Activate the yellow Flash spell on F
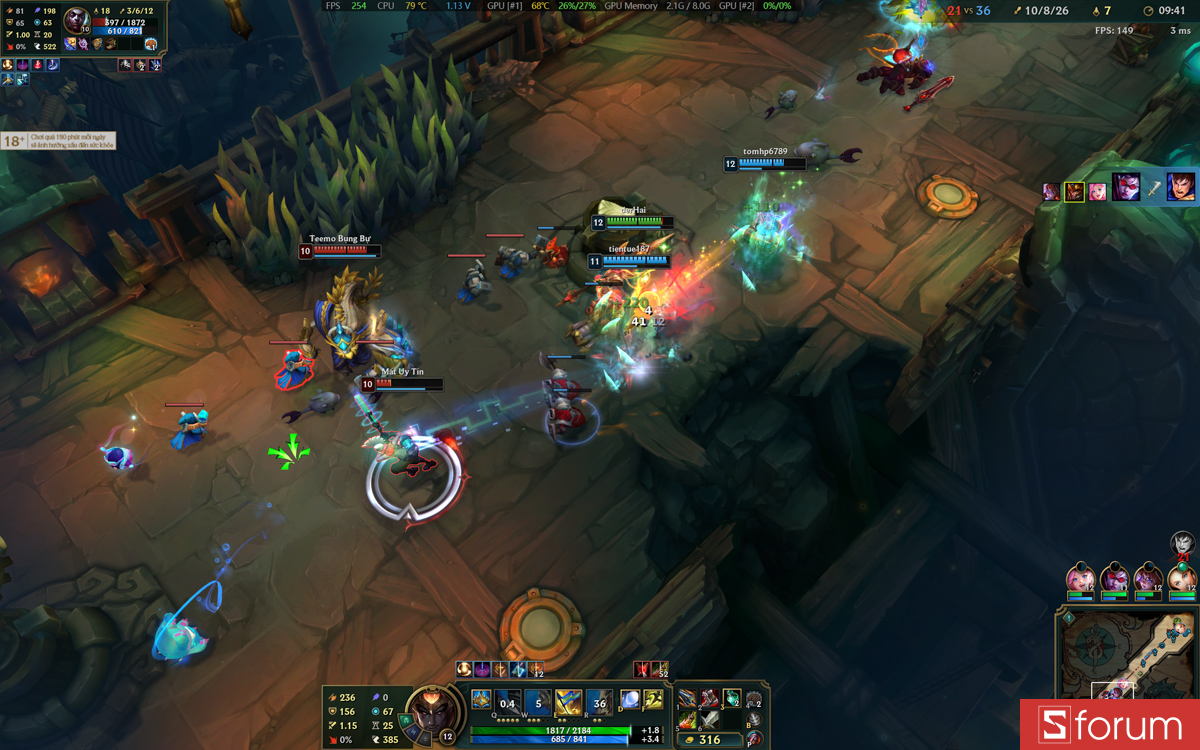The height and width of the screenshot is (750, 1200). [x=653, y=699]
